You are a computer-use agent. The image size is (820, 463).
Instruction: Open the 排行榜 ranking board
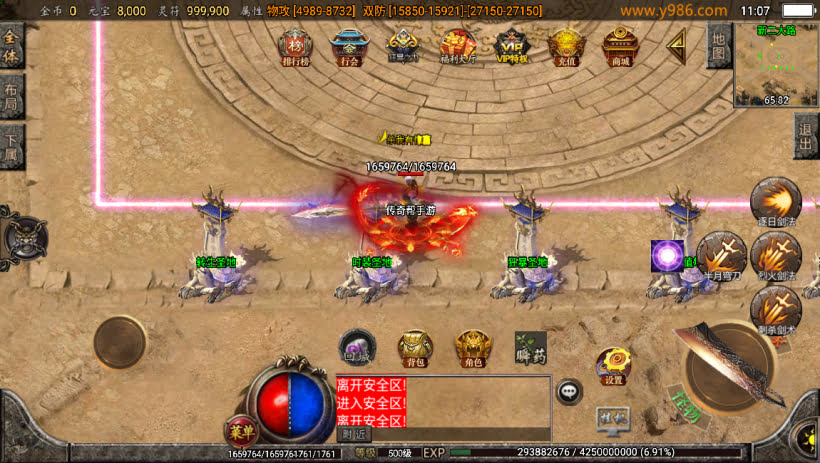tap(294, 47)
